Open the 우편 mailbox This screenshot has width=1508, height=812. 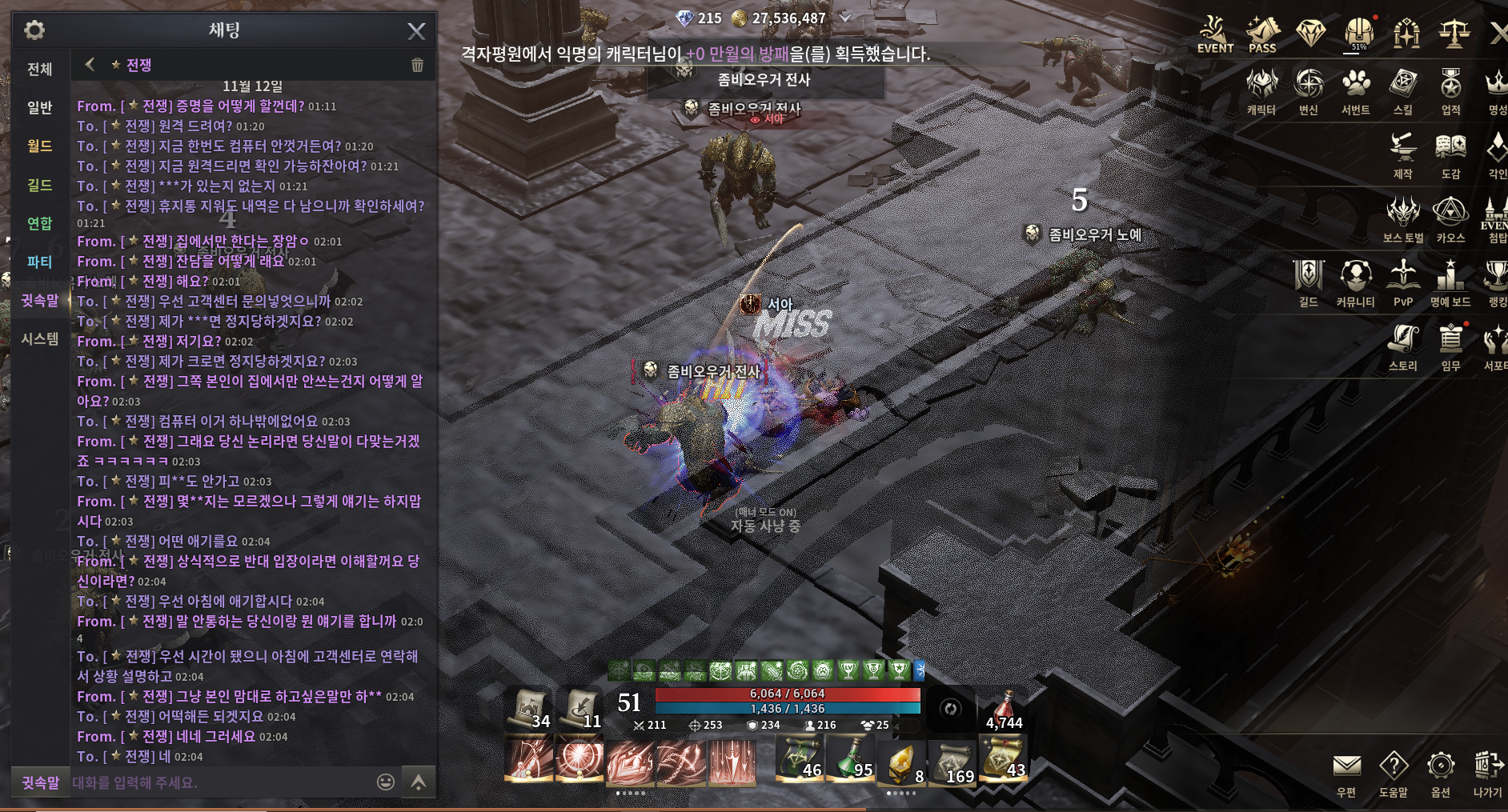coord(1346,774)
